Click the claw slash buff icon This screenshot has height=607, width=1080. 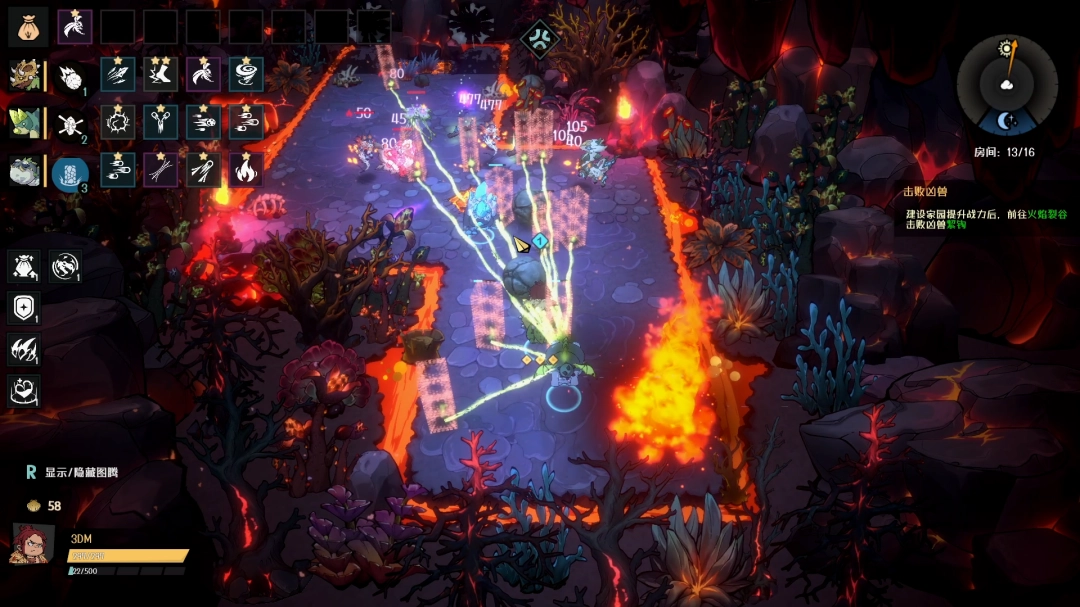(x=25, y=349)
